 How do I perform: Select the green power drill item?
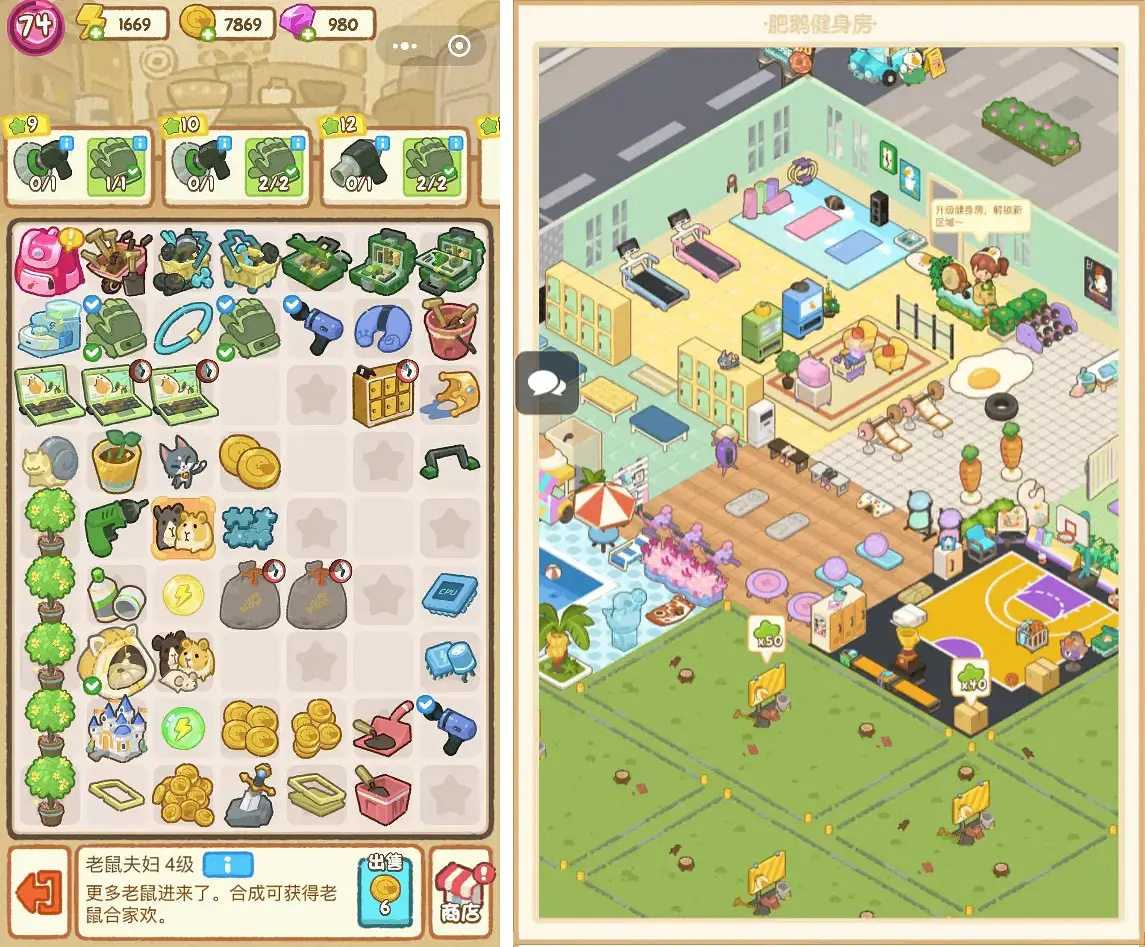pos(116,527)
